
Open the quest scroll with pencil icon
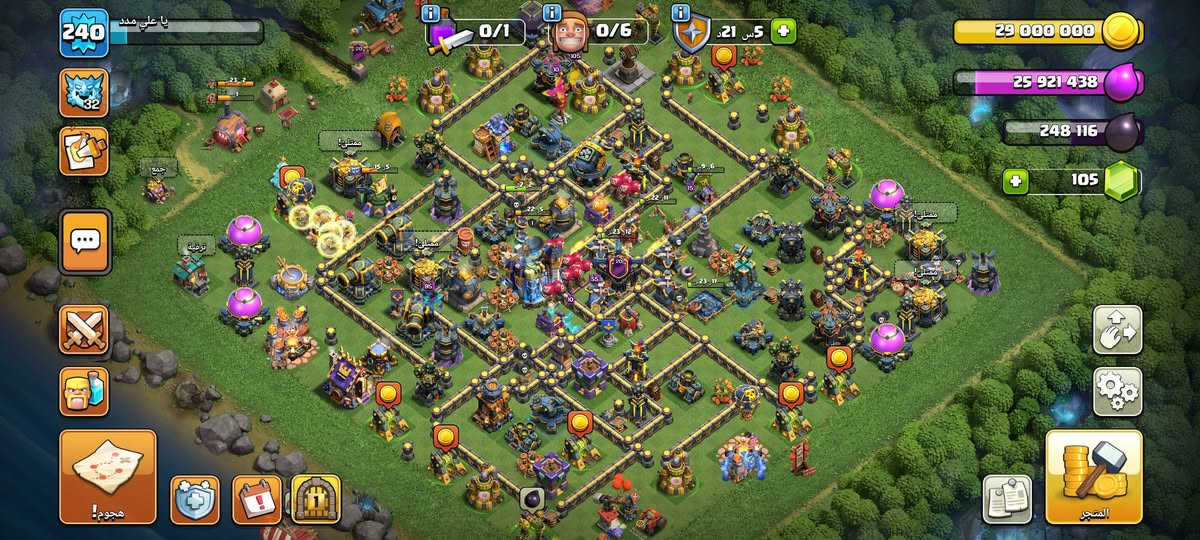click(x=85, y=151)
